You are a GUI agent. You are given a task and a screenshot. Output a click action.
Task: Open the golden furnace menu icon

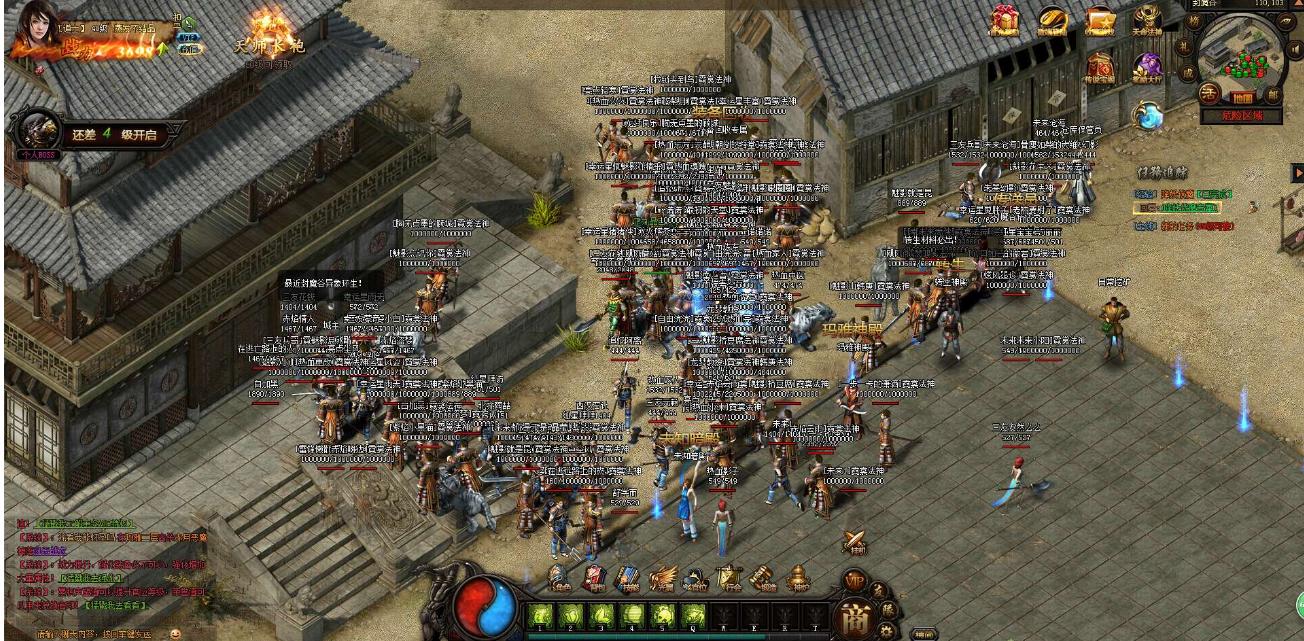tap(797, 577)
